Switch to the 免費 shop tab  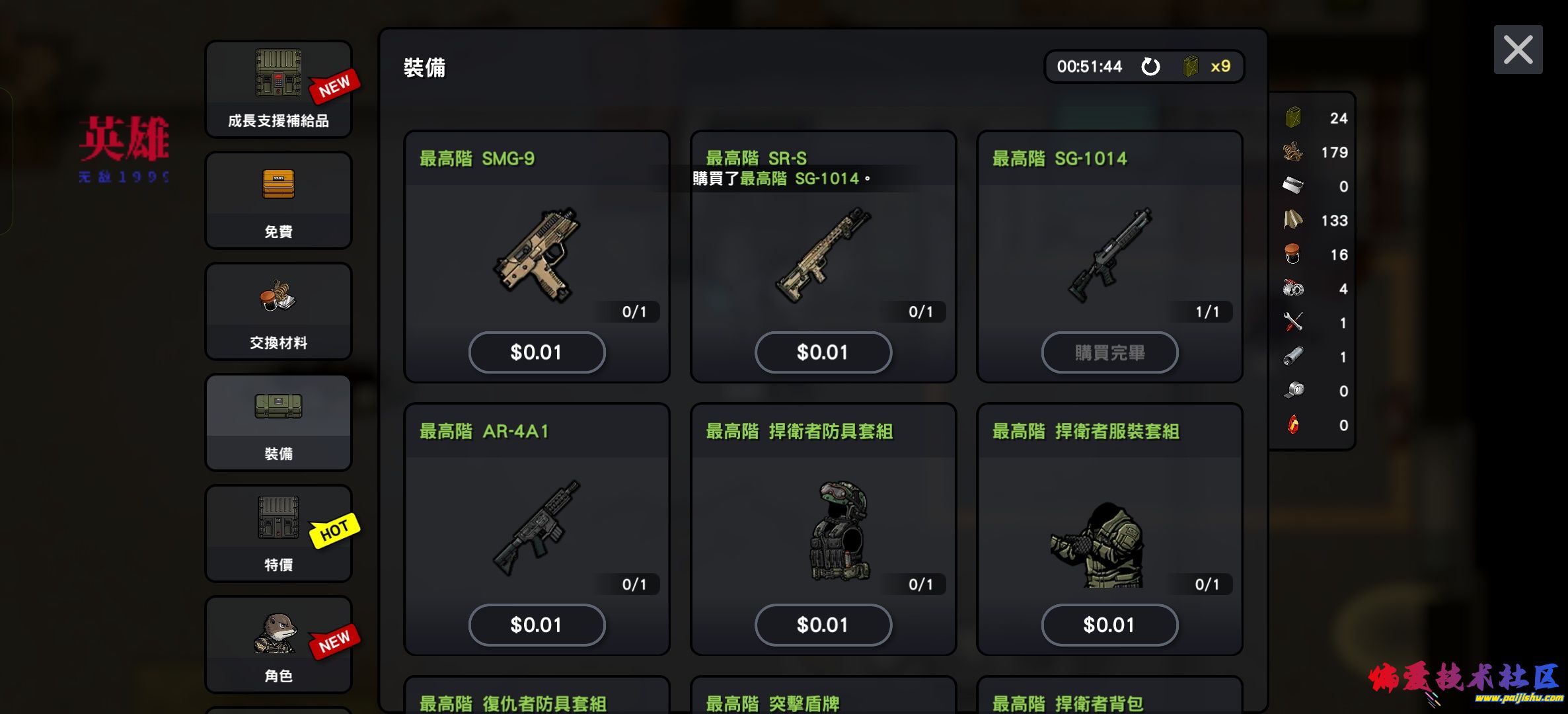(278, 200)
